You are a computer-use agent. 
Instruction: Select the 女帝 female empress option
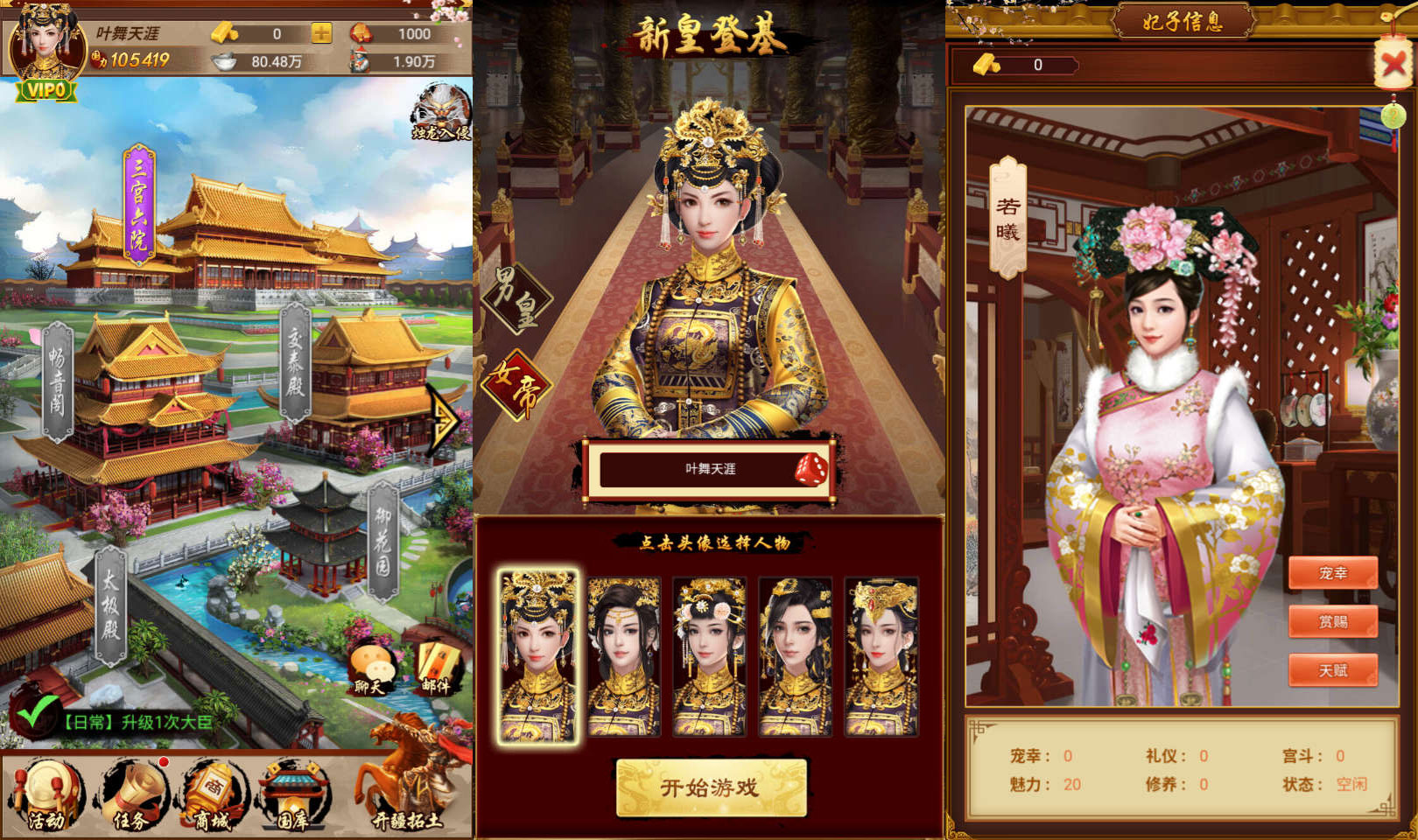pyautogui.click(x=516, y=382)
